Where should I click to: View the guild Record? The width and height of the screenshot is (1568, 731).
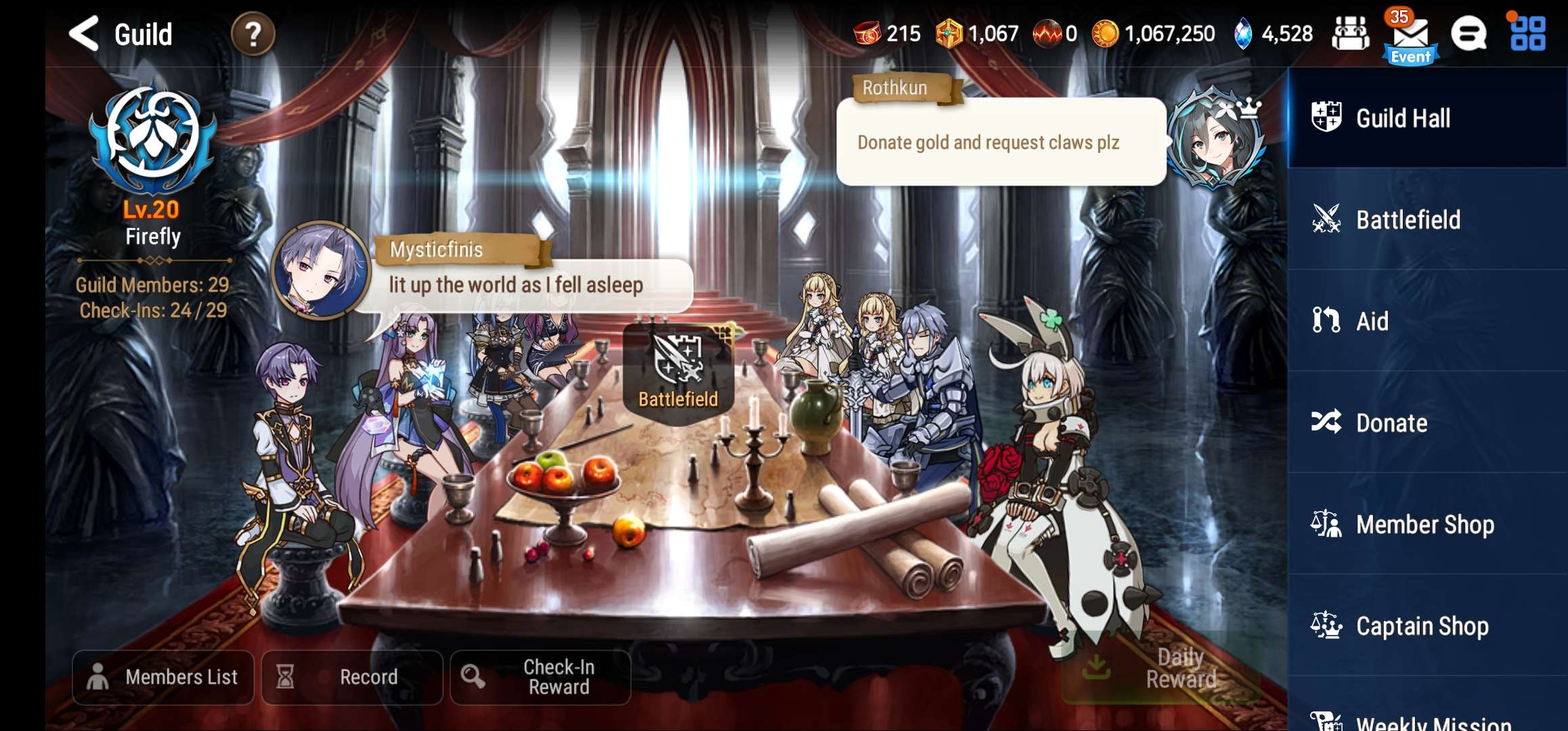click(x=352, y=677)
